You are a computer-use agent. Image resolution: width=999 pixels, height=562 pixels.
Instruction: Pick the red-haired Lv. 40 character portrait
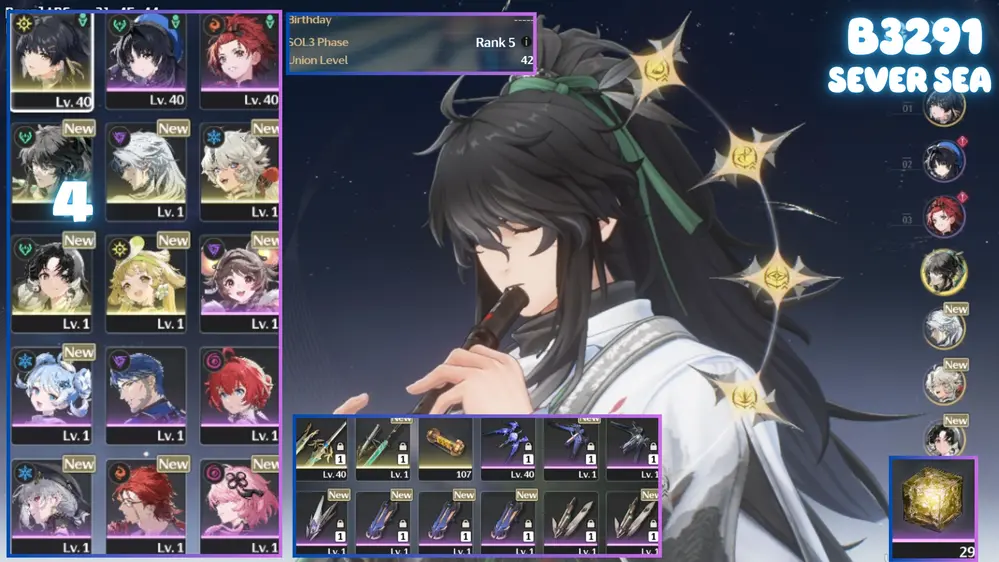point(239,60)
